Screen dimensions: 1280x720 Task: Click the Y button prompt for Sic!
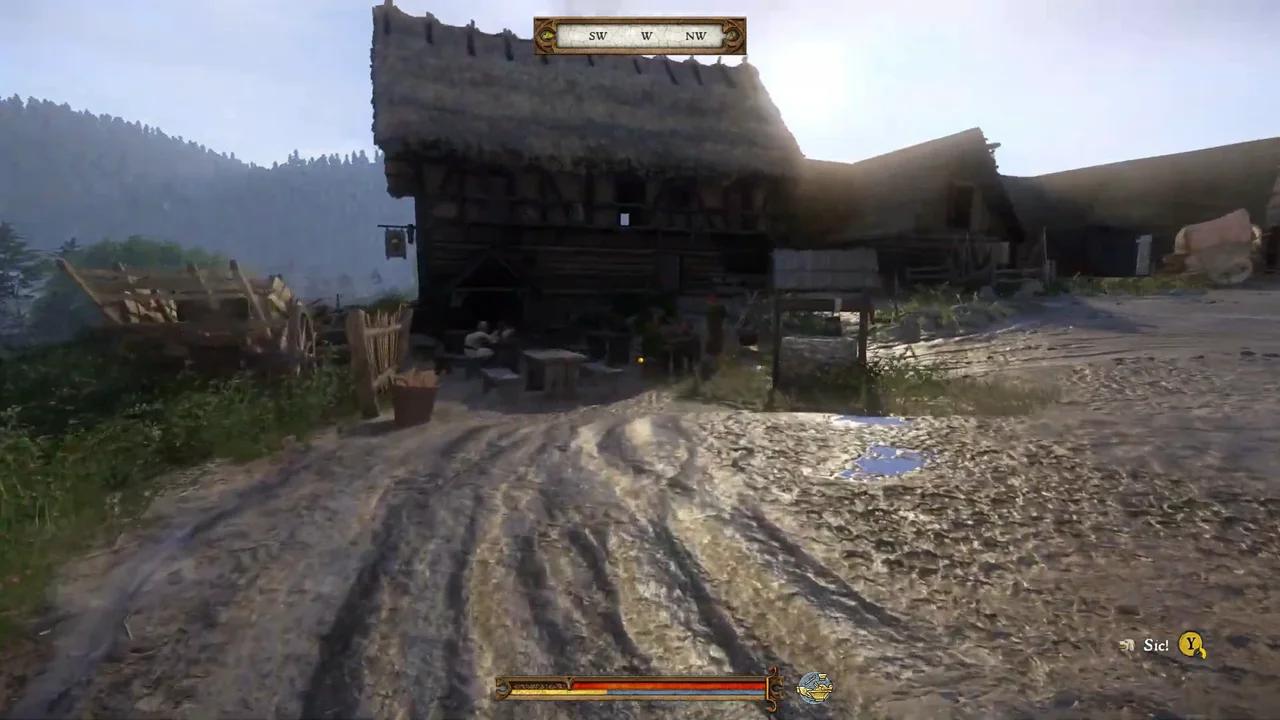tap(1191, 645)
